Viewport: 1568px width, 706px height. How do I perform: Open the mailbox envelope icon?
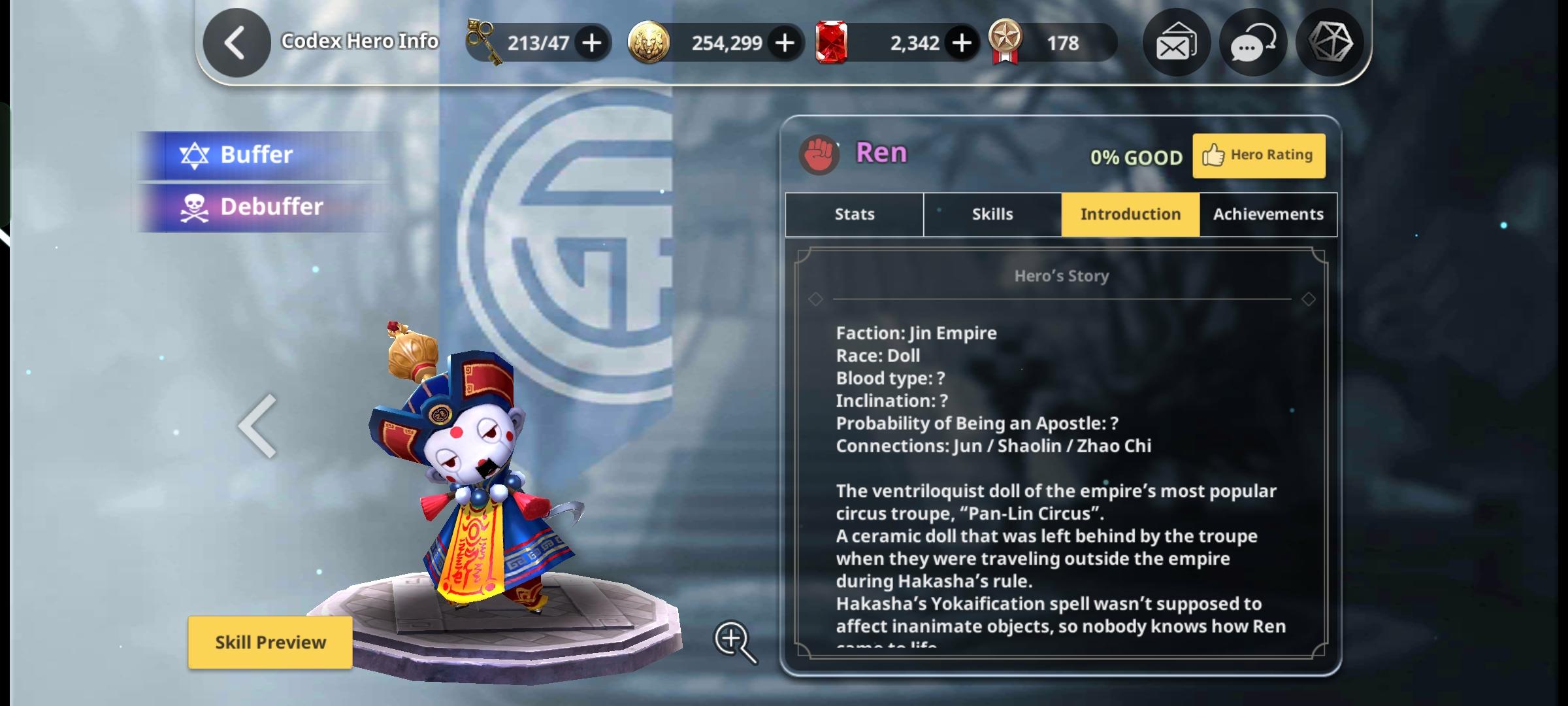click(1175, 43)
